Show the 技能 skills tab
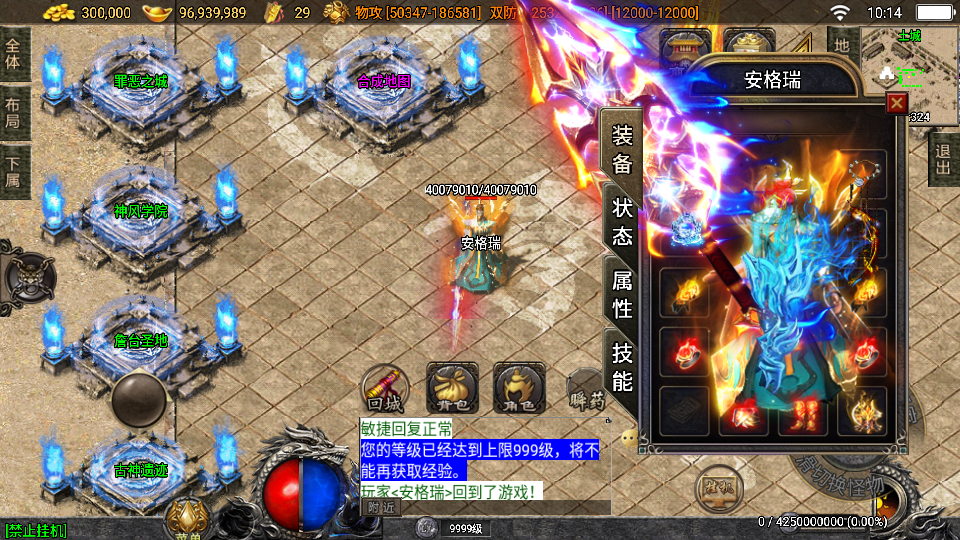960x540 pixels. 621,366
